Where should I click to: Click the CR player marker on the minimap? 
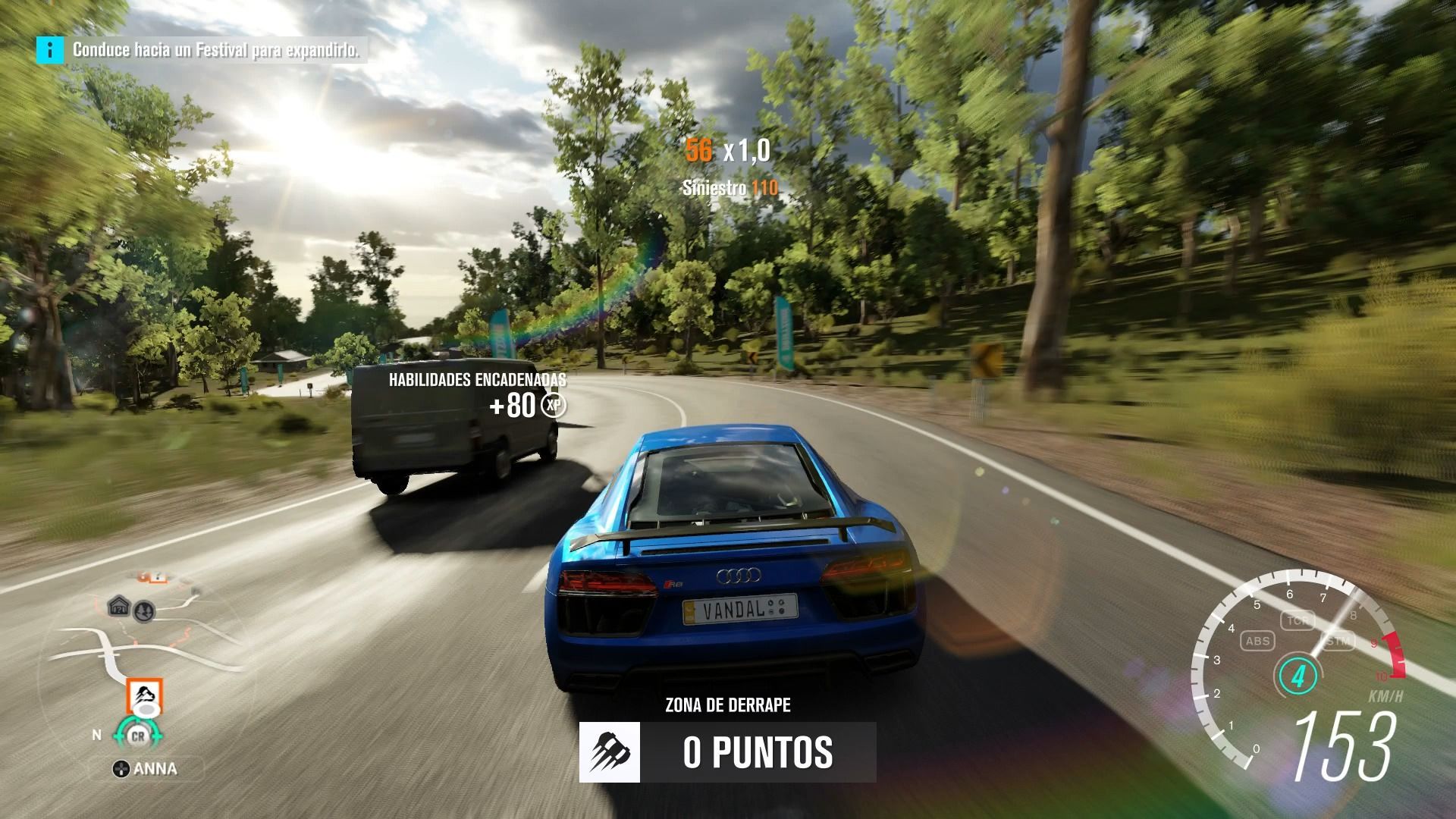coord(138,736)
